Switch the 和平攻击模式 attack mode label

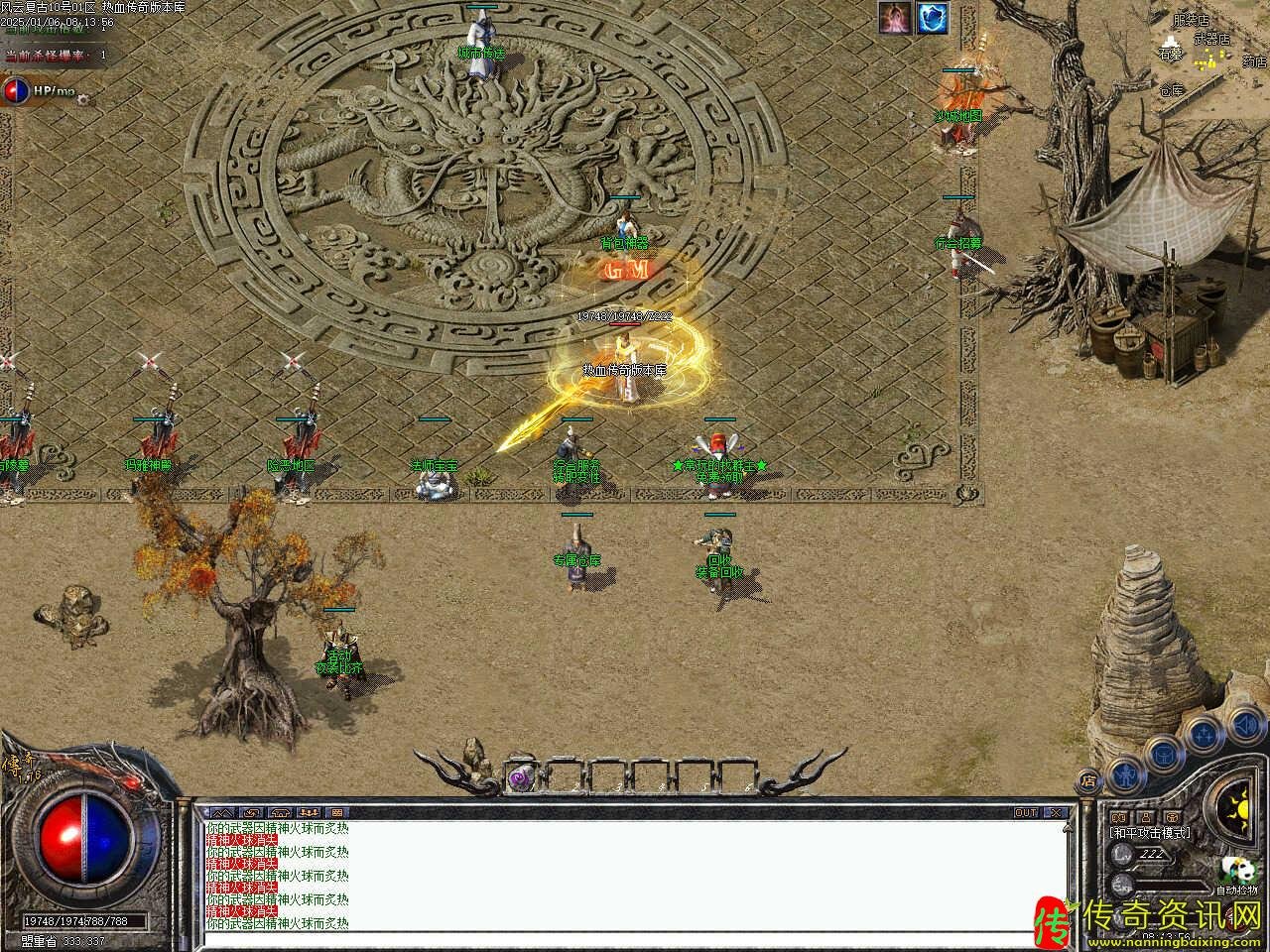[x=1151, y=833]
